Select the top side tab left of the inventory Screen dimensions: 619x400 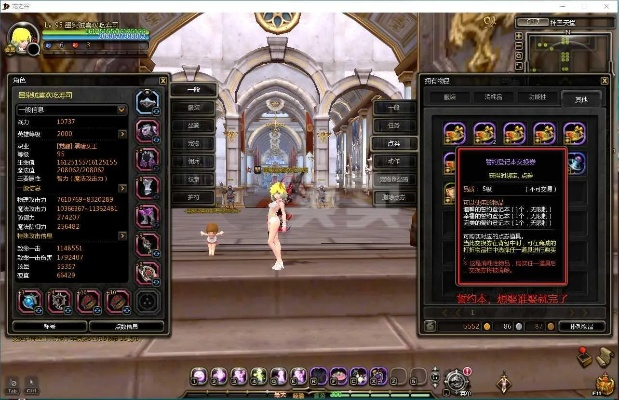(393, 106)
